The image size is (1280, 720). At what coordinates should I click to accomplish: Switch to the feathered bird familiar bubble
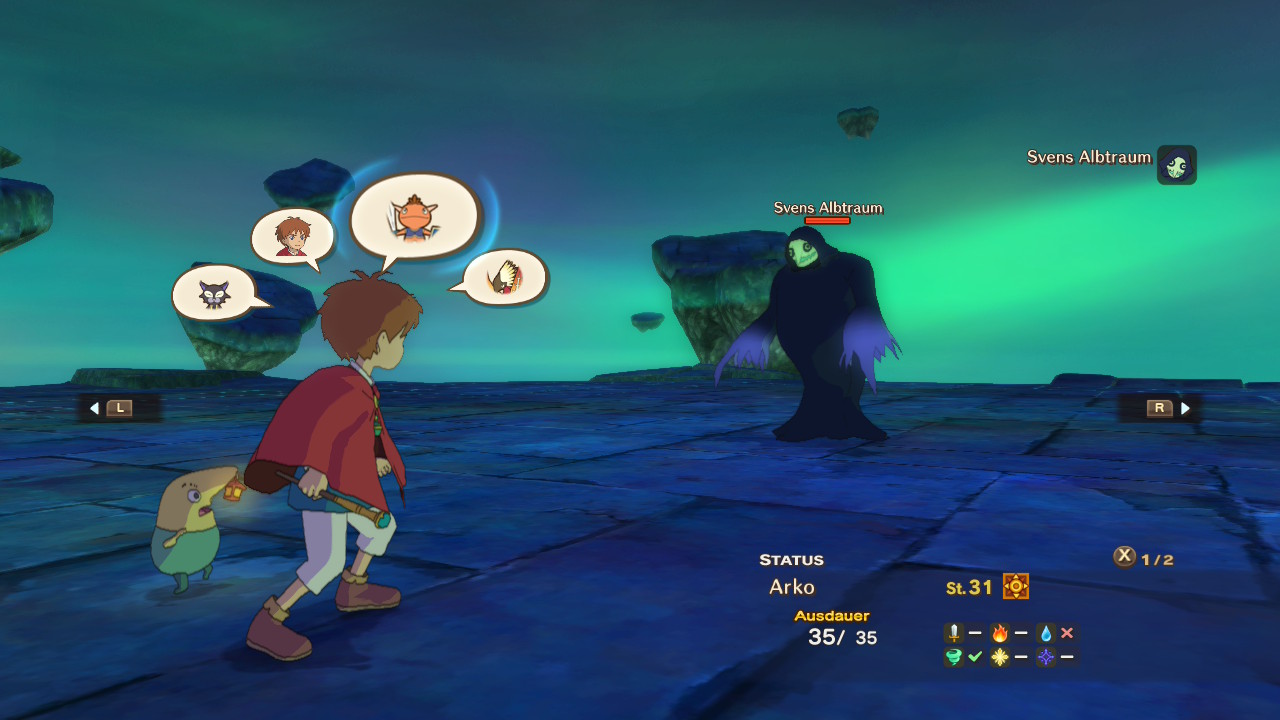[x=505, y=277]
